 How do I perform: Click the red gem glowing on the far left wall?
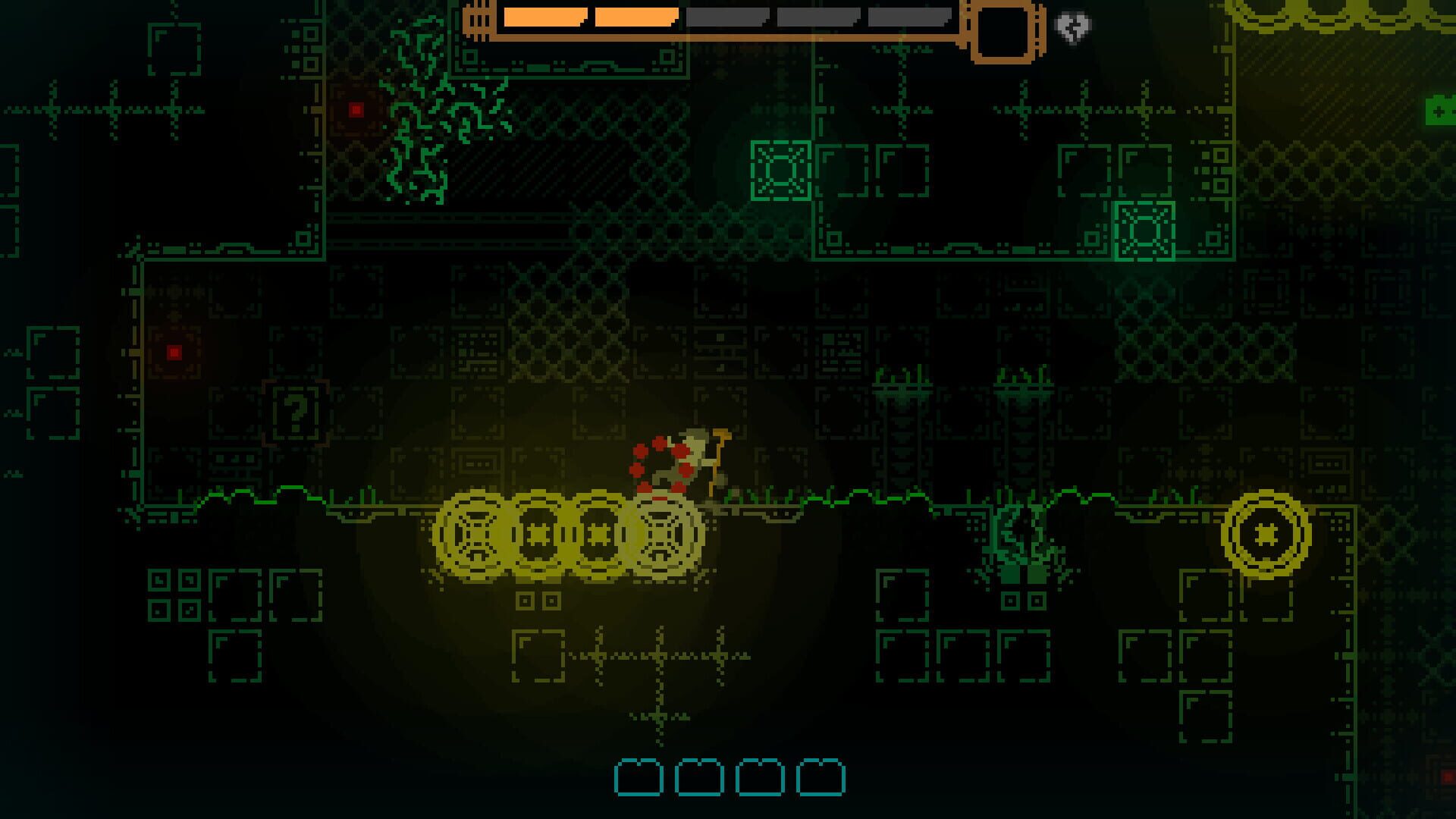point(173,350)
